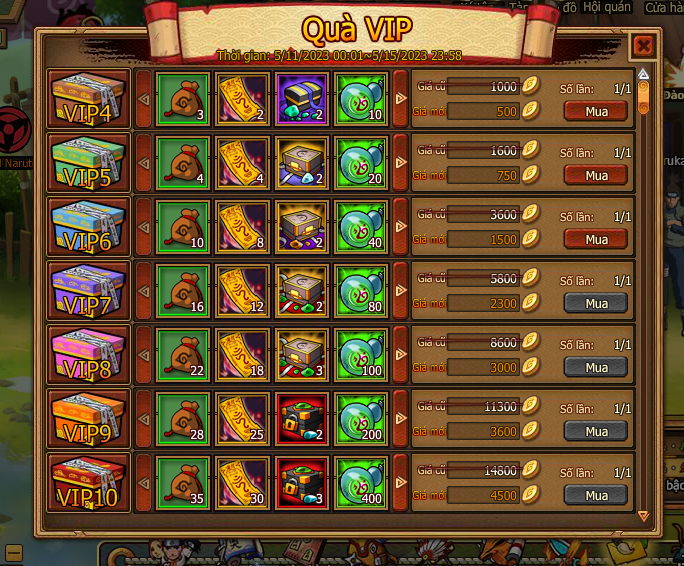684x566 pixels.
Task: Select the VIP4 gift box
Action: pos(89,98)
